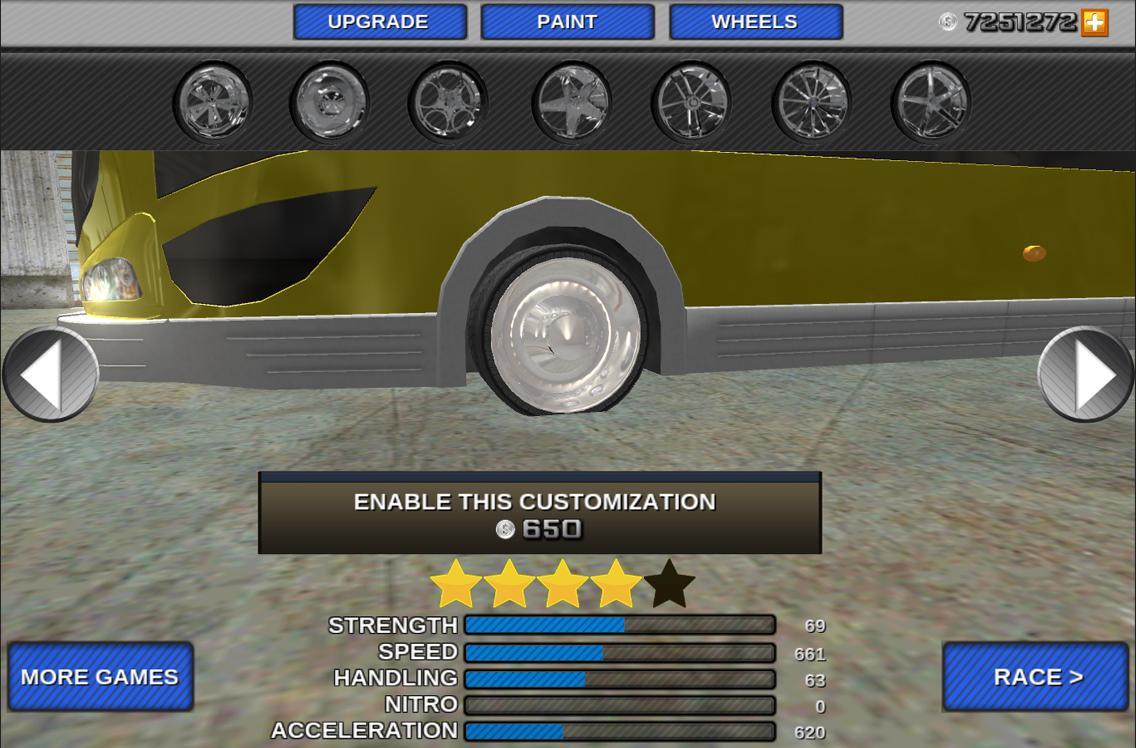Choose the solid chrome disc wheel
The image size is (1136, 748).
(329, 102)
